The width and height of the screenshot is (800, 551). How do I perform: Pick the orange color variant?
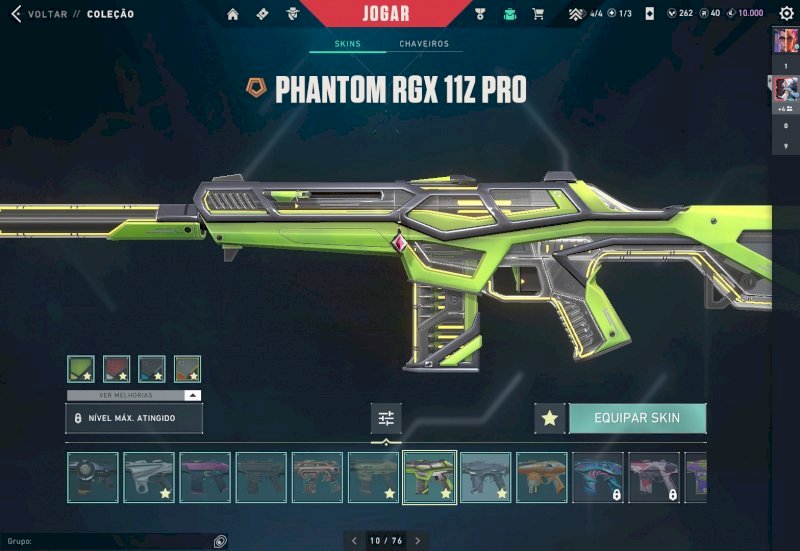coord(187,369)
